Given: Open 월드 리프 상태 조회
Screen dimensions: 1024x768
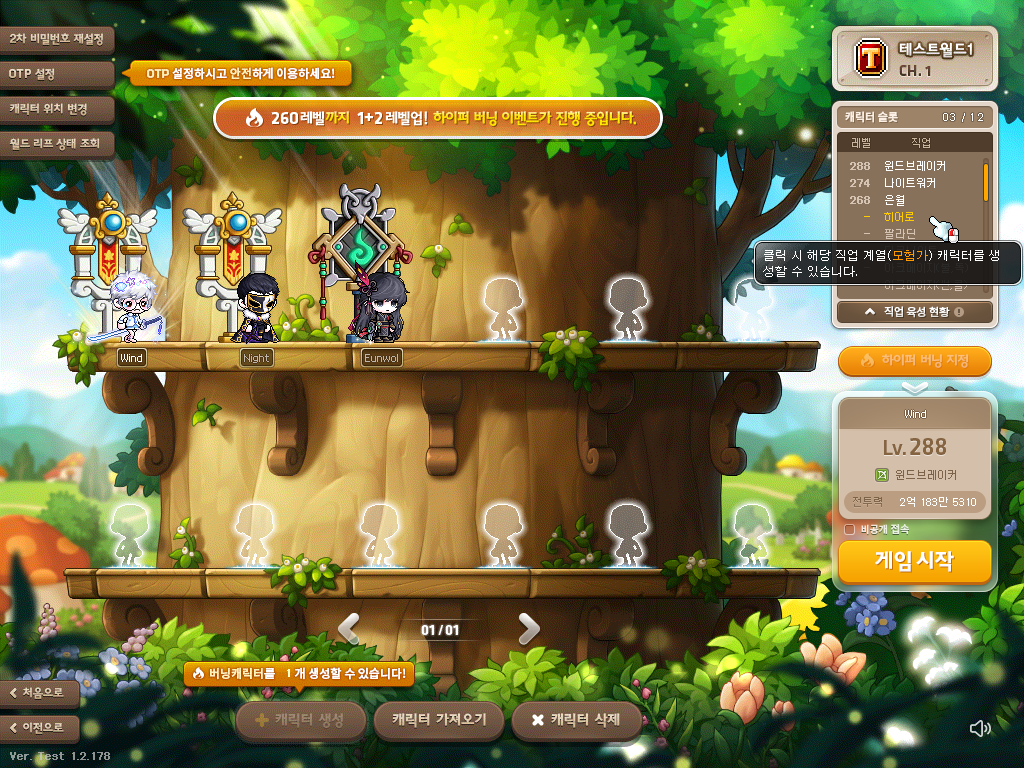Looking at the screenshot, I should (x=56, y=143).
